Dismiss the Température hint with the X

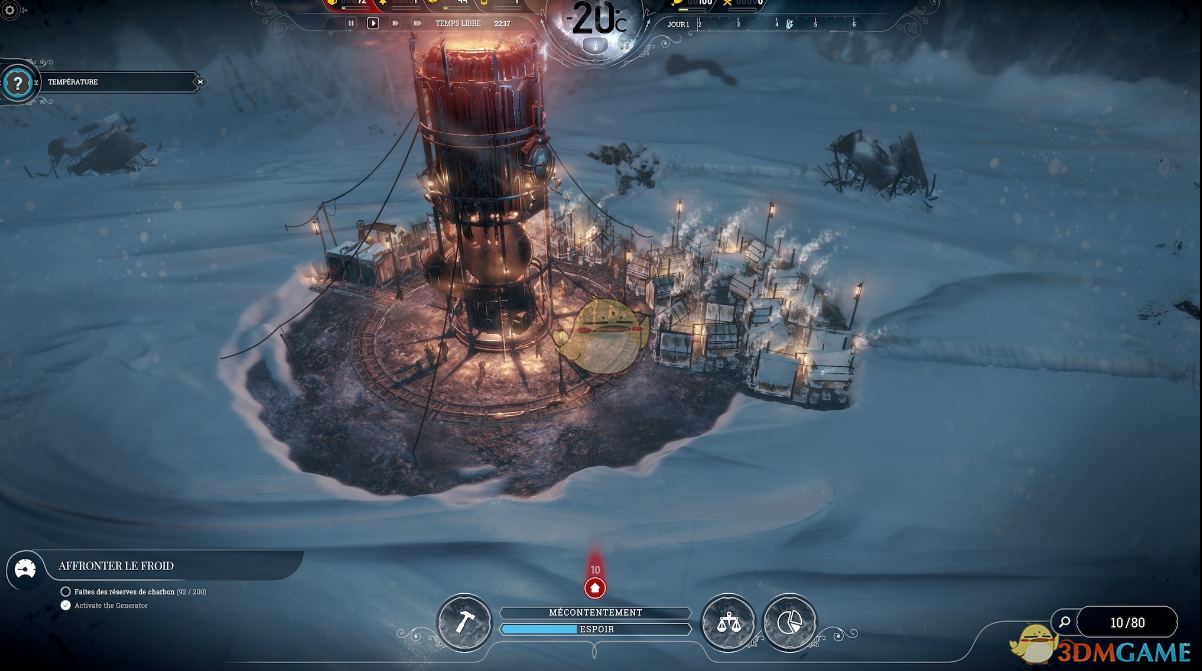(x=200, y=82)
